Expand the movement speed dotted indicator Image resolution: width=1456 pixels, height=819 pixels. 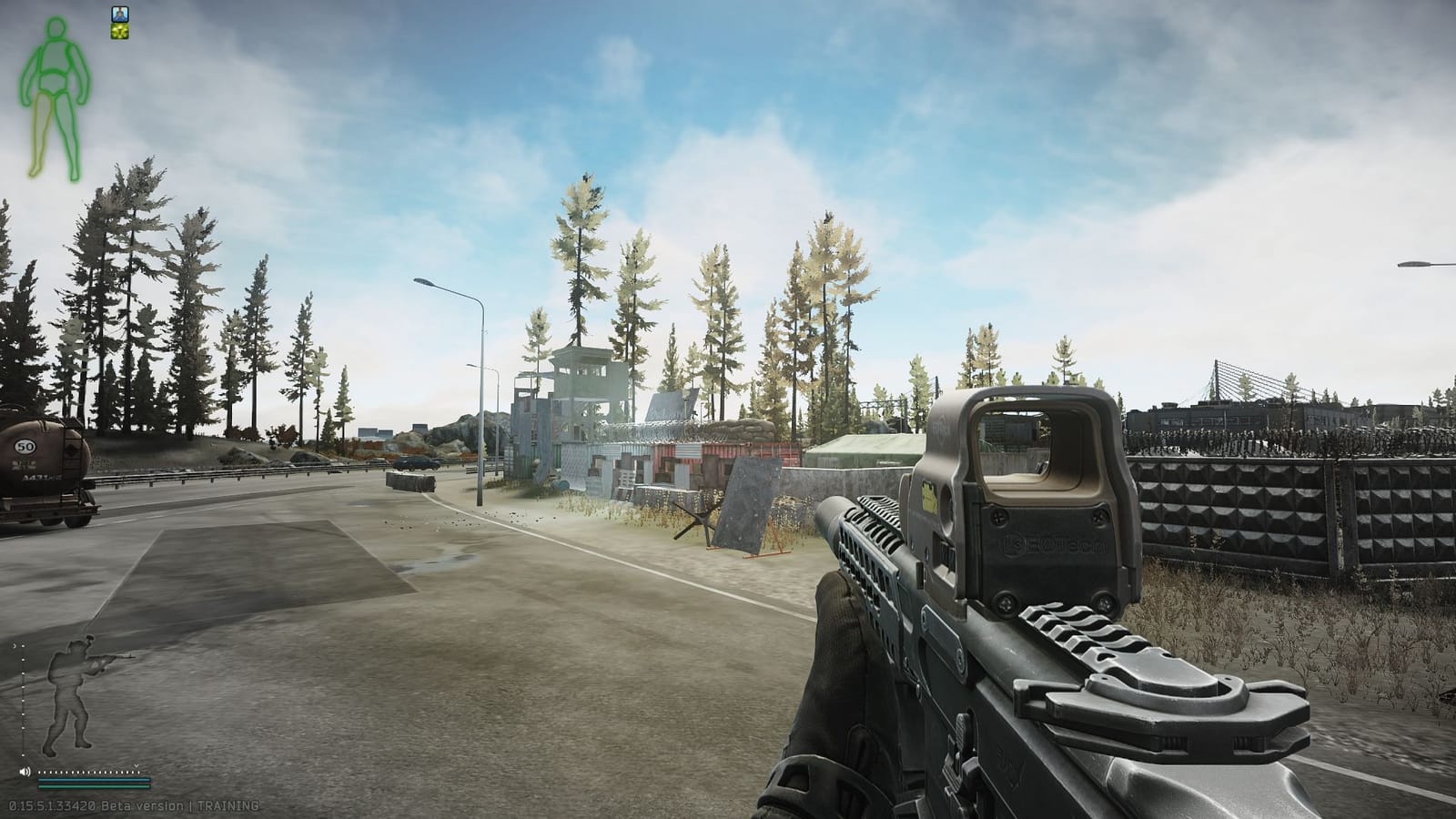click(x=89, y=772)
